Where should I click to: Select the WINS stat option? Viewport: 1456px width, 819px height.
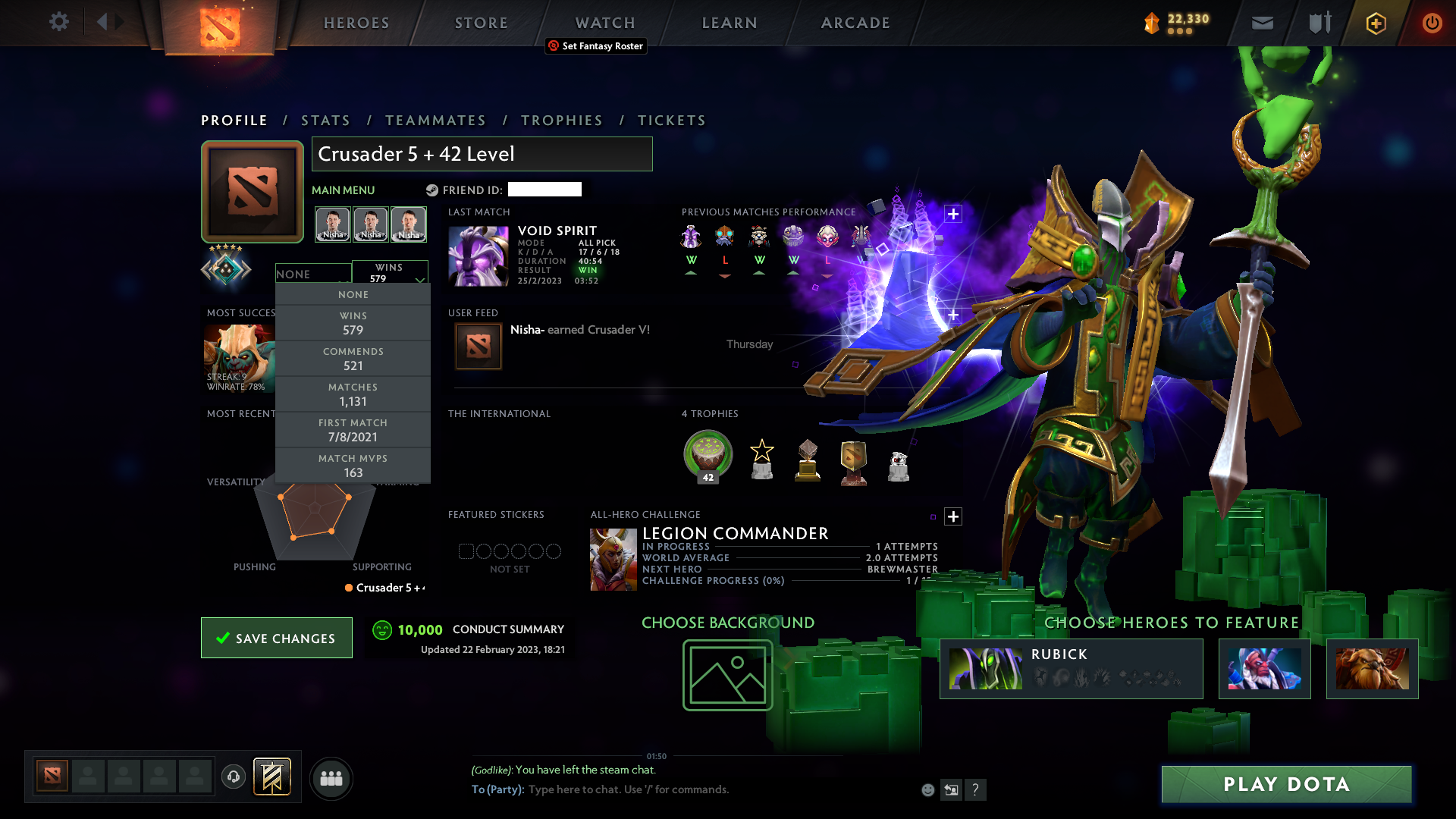353,324
